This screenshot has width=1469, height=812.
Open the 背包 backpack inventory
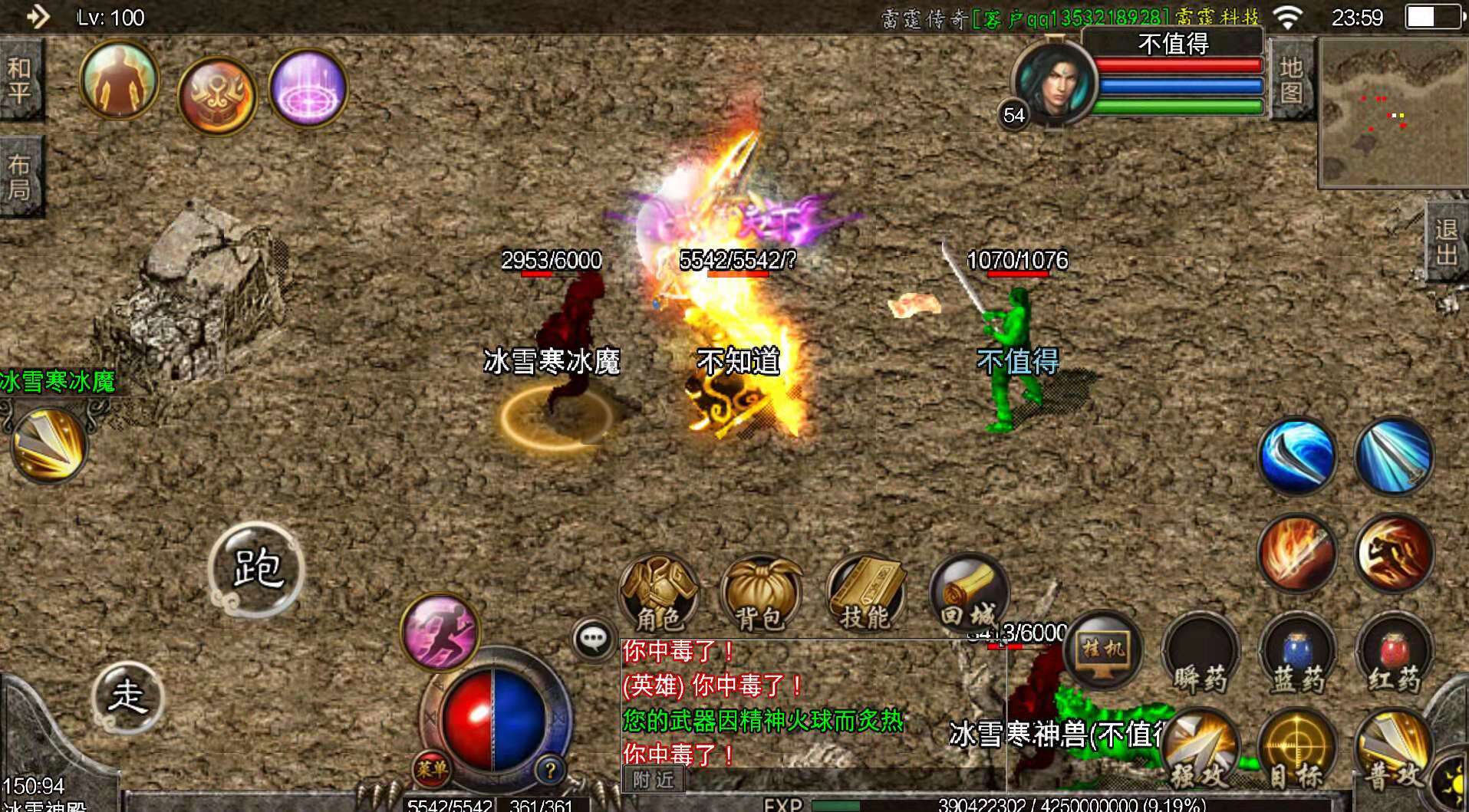[x=760, y=595]
